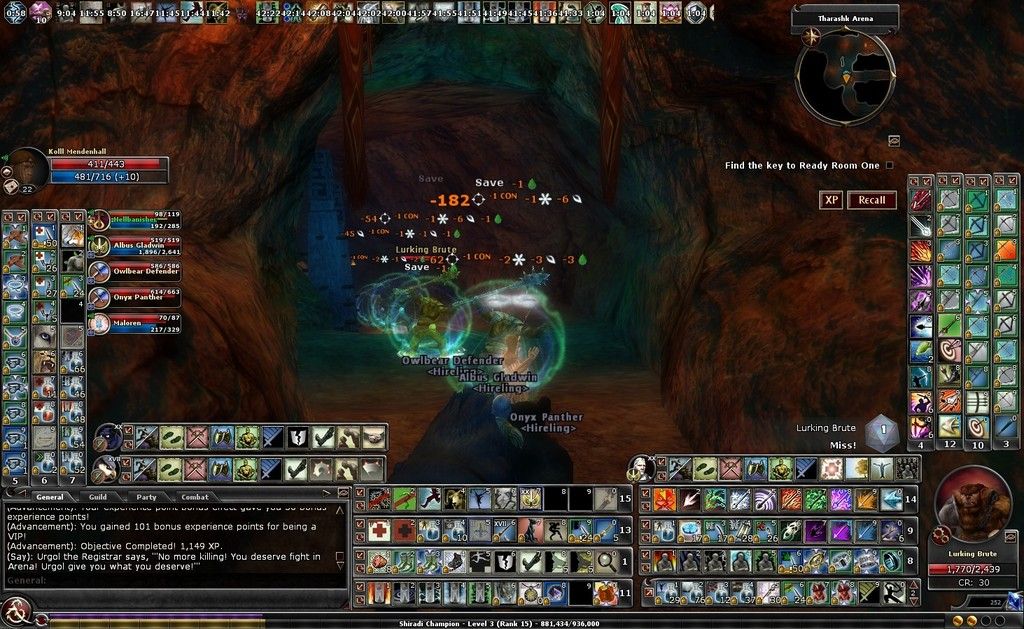Open the XP button panel
Image resolution: width=1024 pixels, height=629 pixels.
click(x=831, y=200)
